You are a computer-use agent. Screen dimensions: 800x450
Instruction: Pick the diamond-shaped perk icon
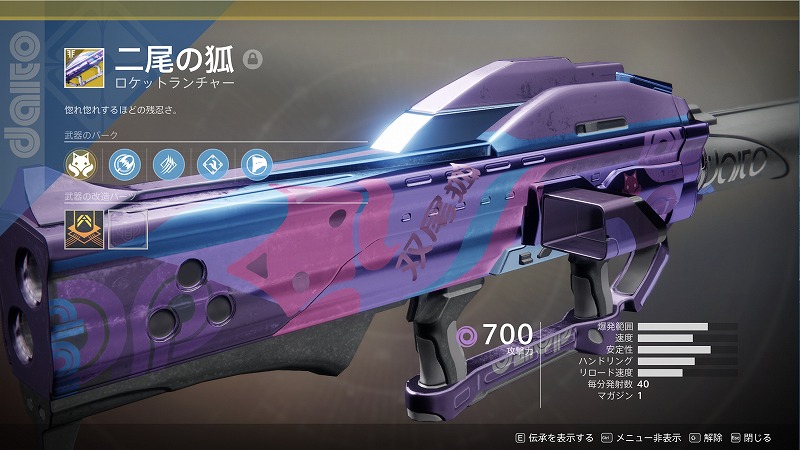click(210, 163)
